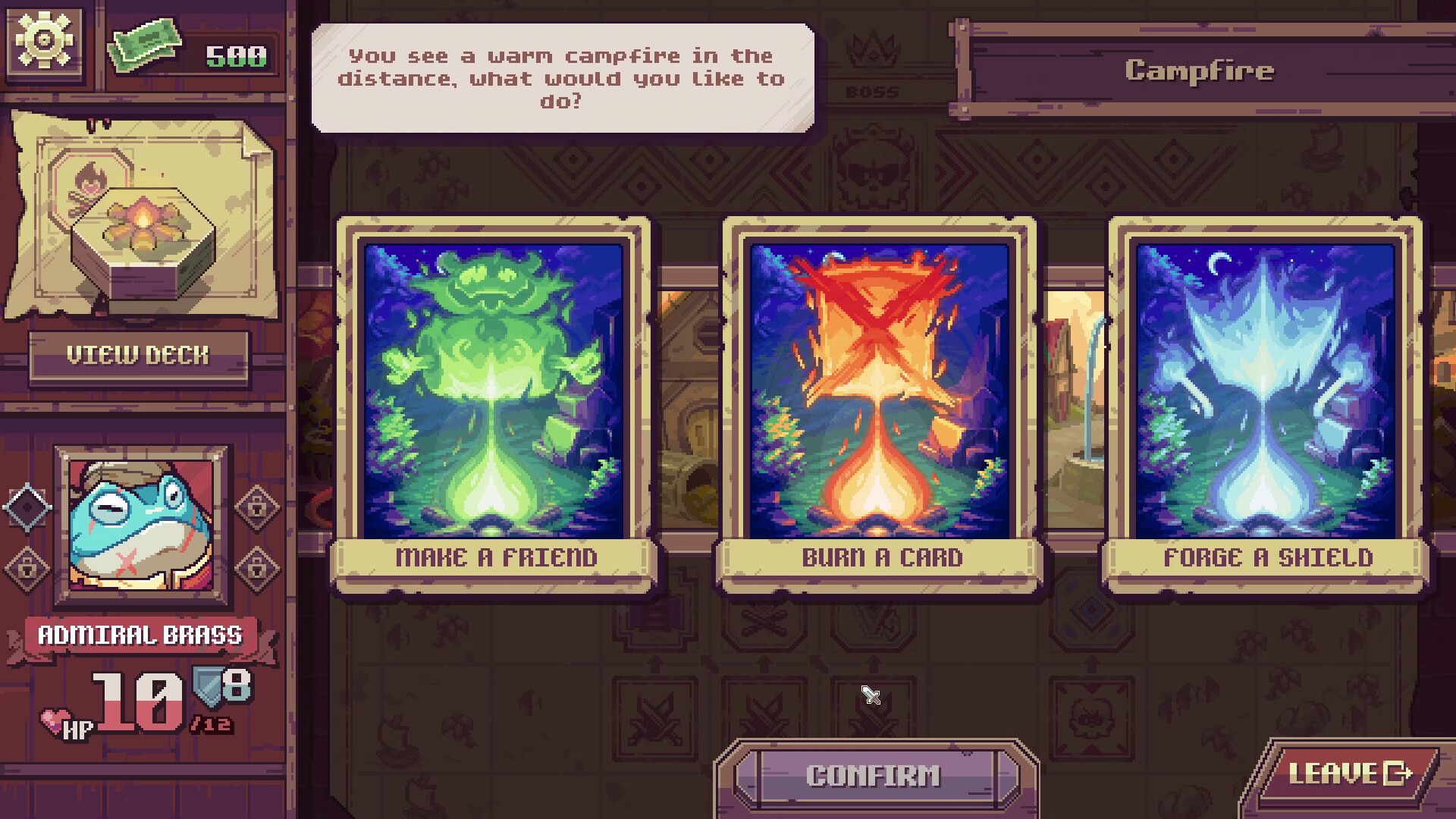This screenshot has width=1456, height=819.
Task: Click the green ticket currency icon
Action: pos(146,45)
